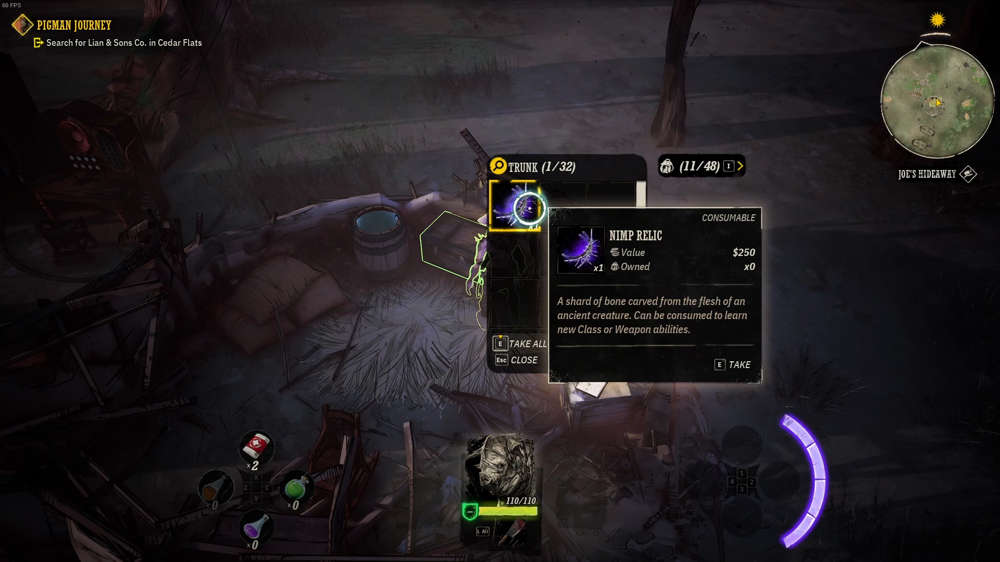Take the Nimp Relic from the tooltip
This screenshot has height=562, width=1000.
(733, 364)
